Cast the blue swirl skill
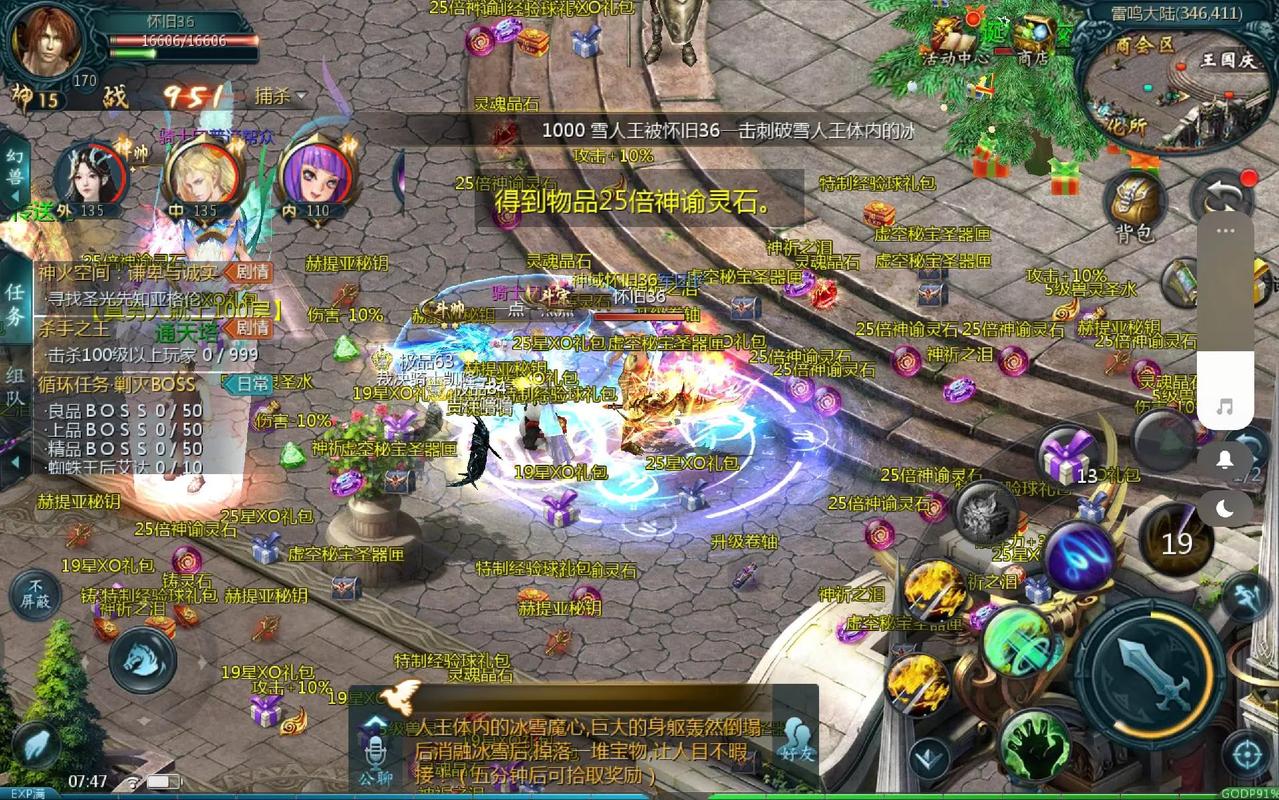The width and height of the screenshot is (1279, 800). [1080, 555]
